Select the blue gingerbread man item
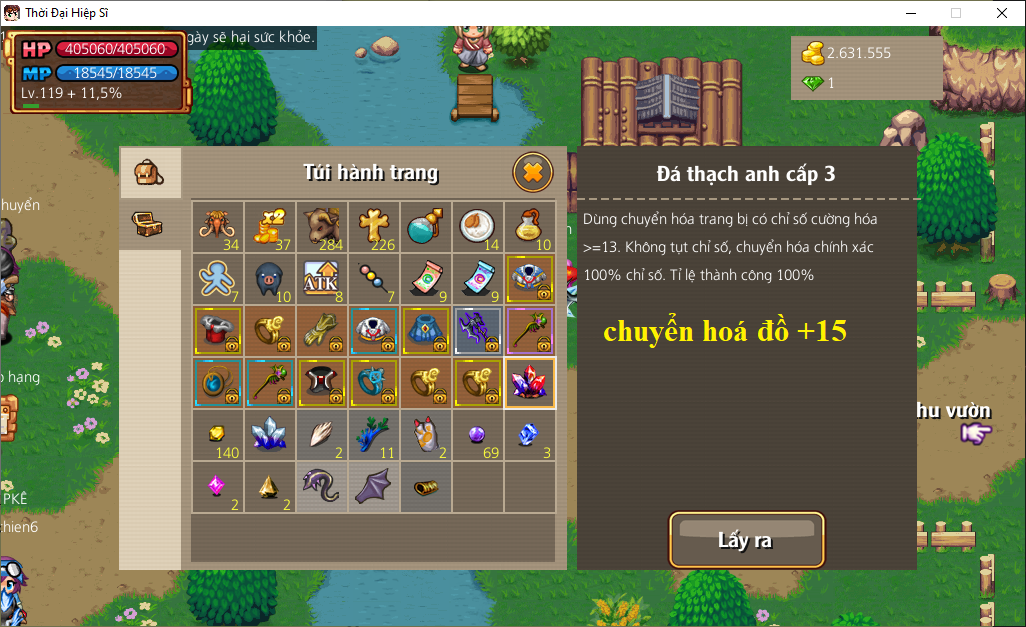The image size is (1026, 627). point(217,279)
